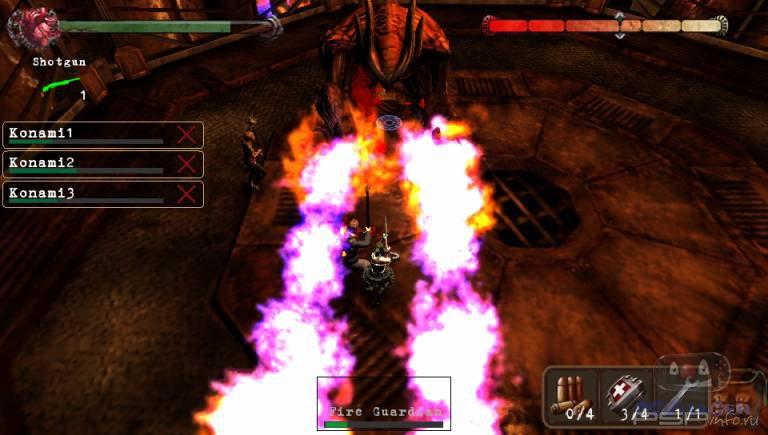The width and height of the screenshot is (768, 435).
Task: Select the Konami1 party member row
Action: point(103,135)
